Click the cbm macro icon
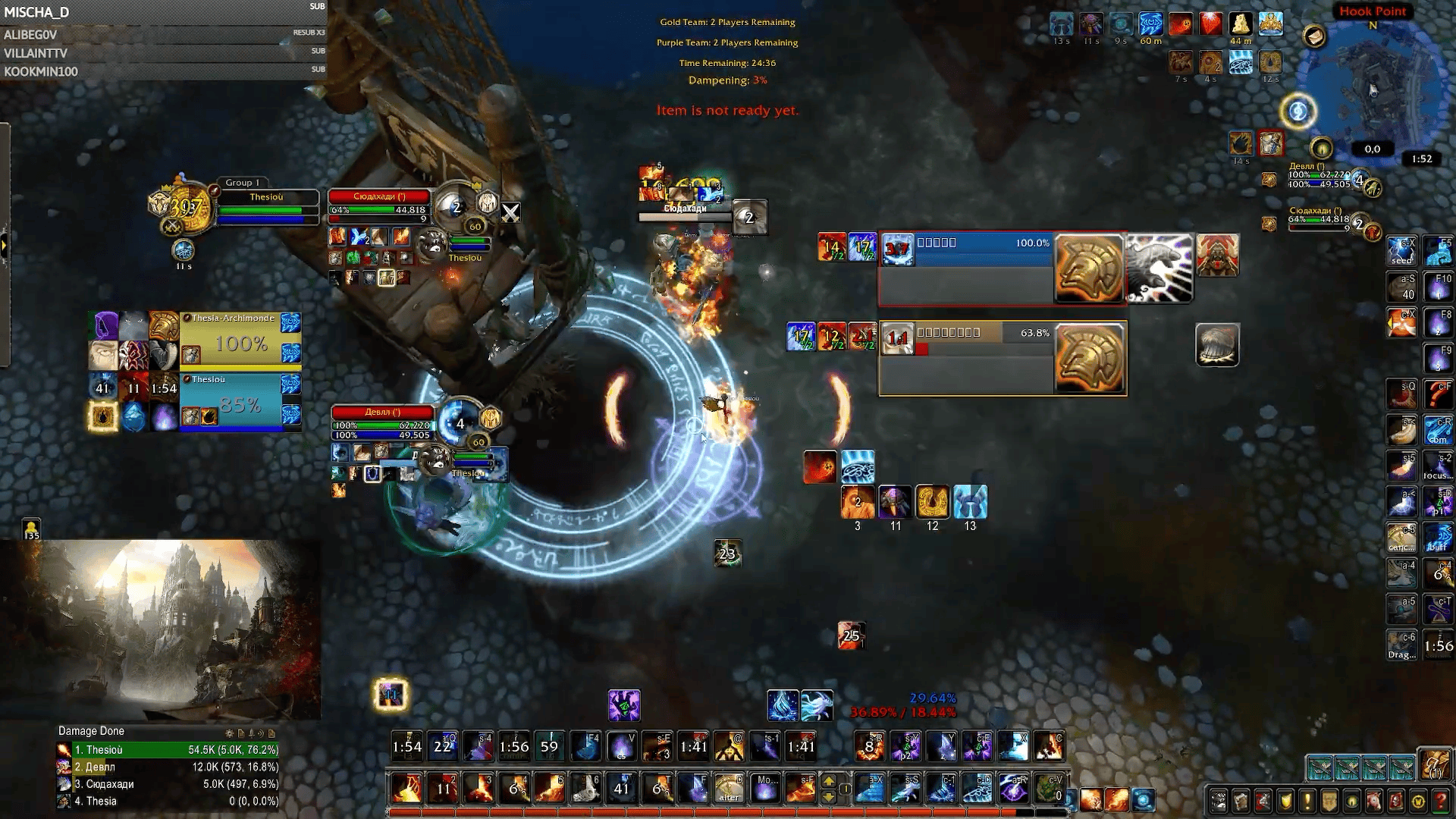The width and height of the screenshot is (1456, 819). tap(1439, 428)
